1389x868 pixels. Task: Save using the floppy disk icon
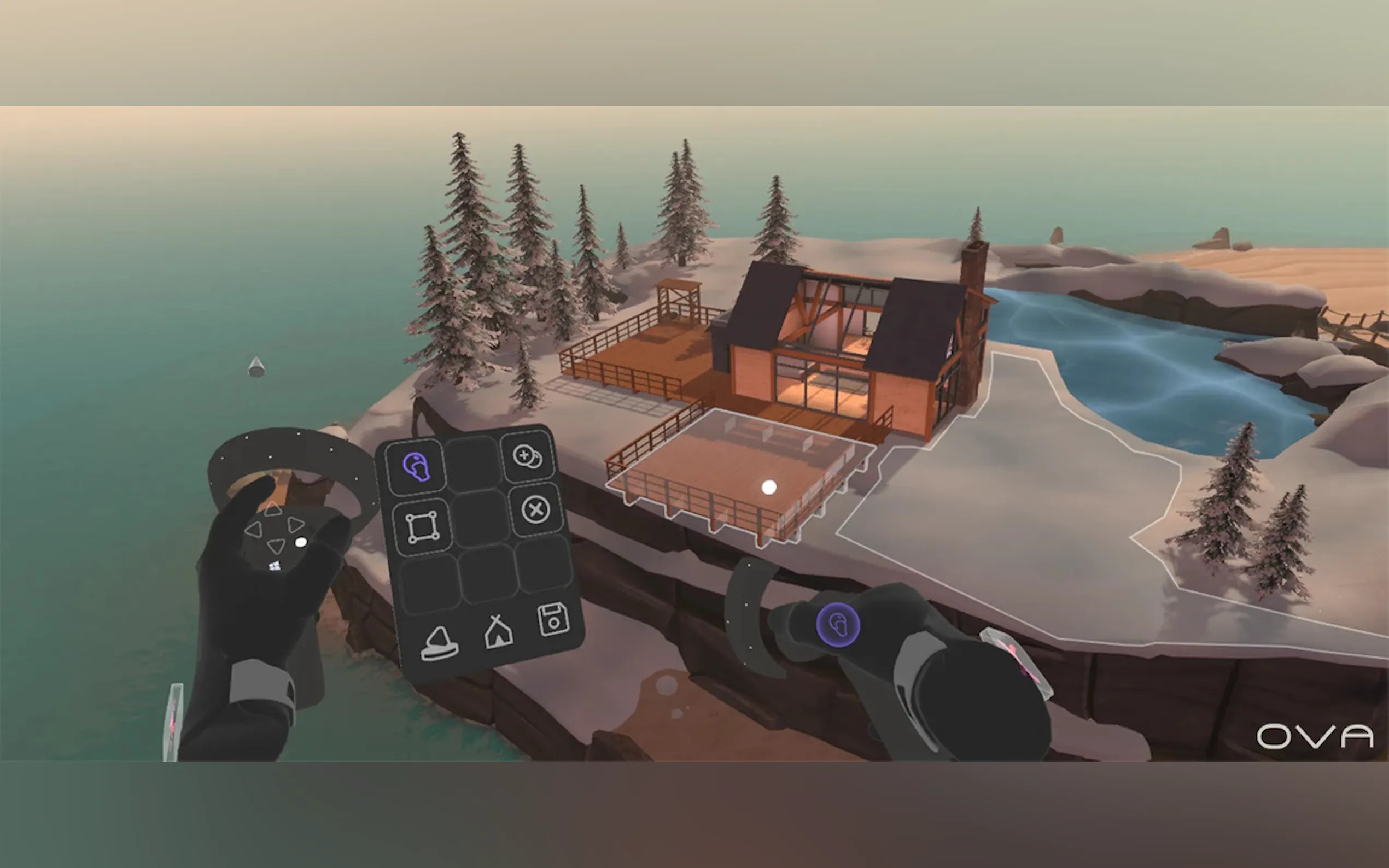point(553,619)
